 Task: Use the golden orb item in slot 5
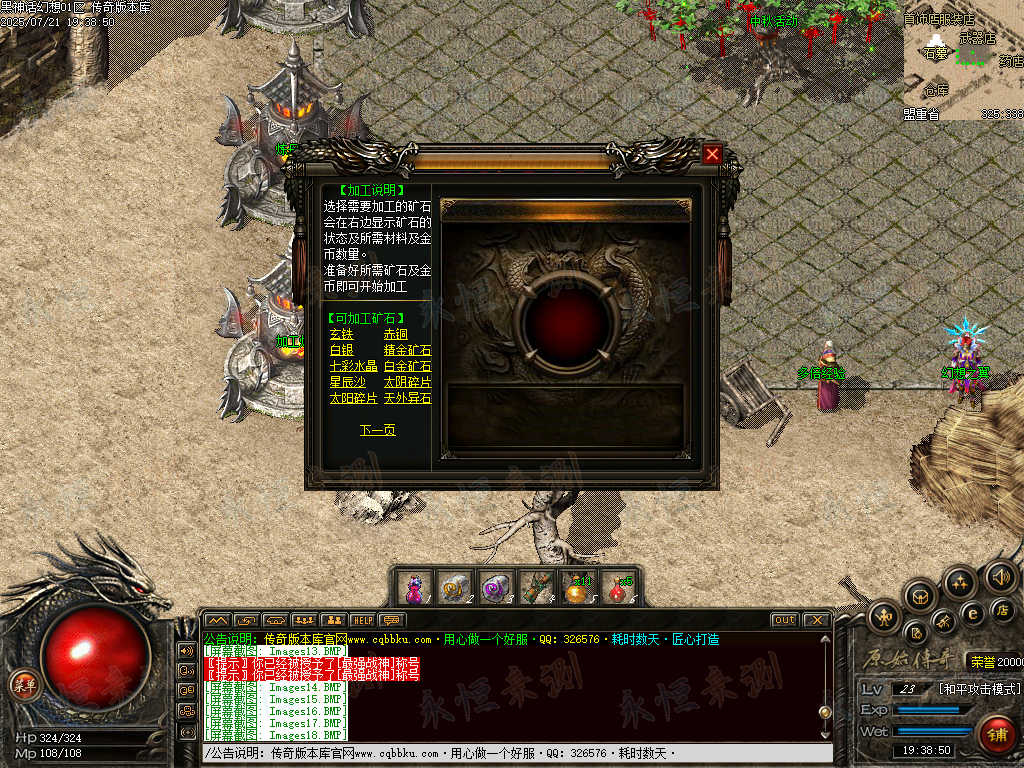[577, 587]
